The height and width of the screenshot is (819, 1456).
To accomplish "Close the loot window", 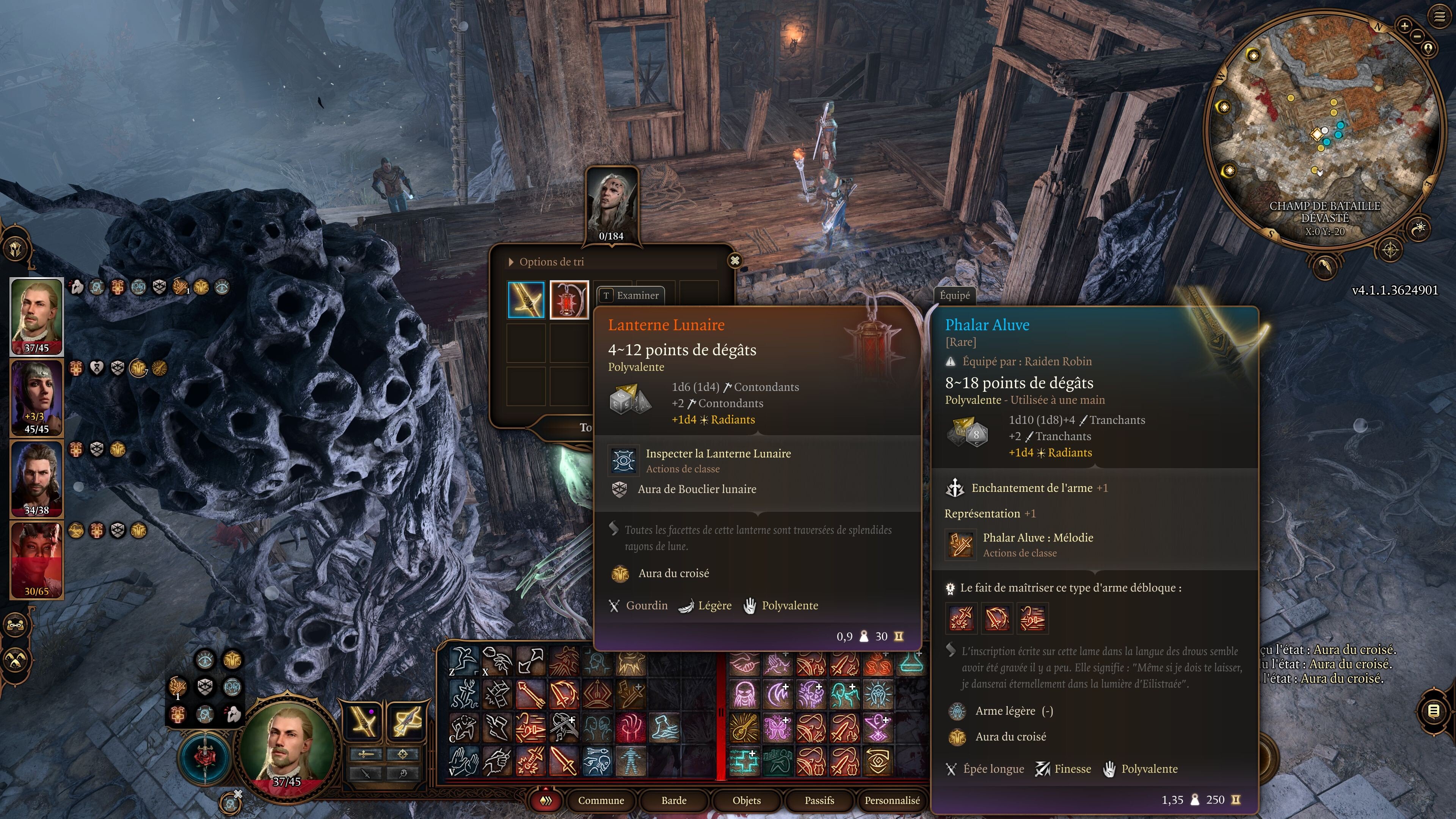I will coord(734,260).
